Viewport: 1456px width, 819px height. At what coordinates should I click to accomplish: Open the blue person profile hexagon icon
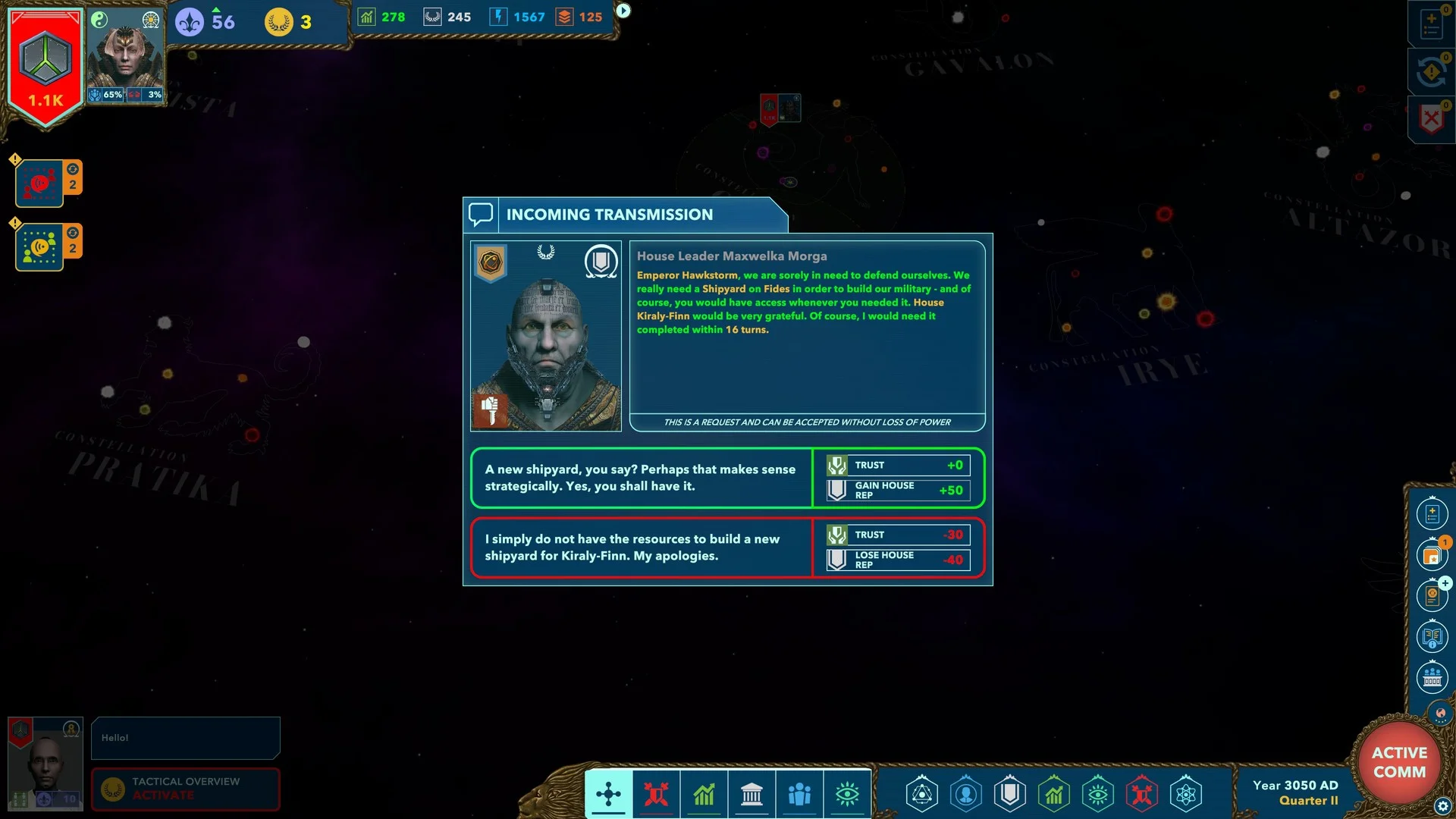[x=966, y=794]
